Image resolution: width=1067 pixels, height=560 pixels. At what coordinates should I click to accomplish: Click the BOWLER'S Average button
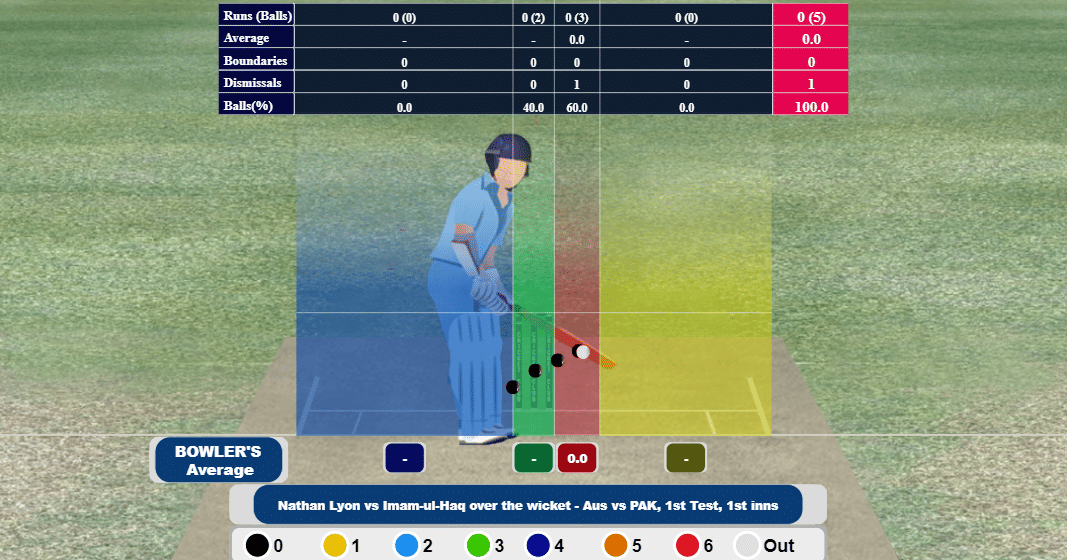click(218, 460)
